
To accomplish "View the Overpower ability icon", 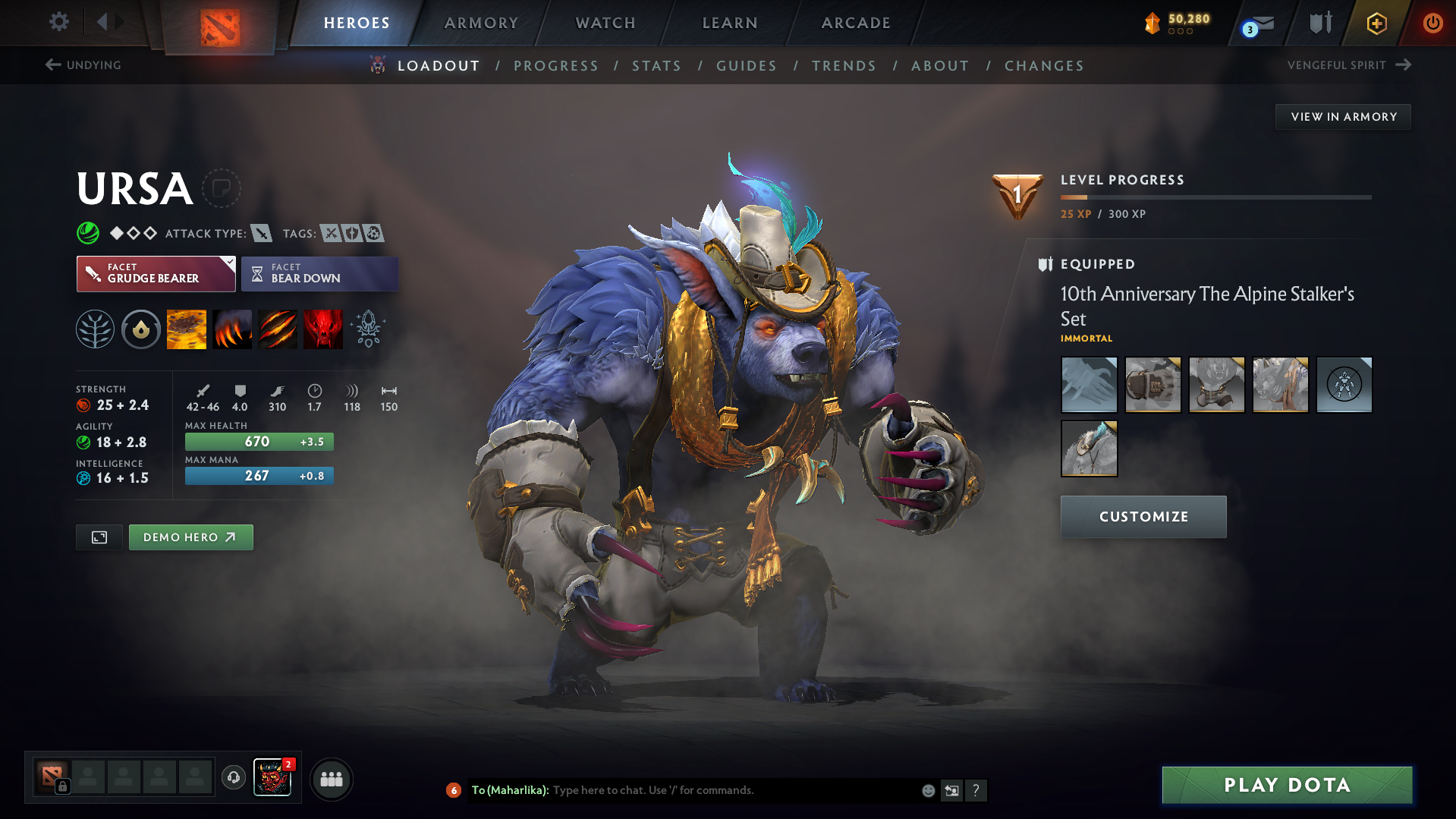I will [x=232, y=329].
